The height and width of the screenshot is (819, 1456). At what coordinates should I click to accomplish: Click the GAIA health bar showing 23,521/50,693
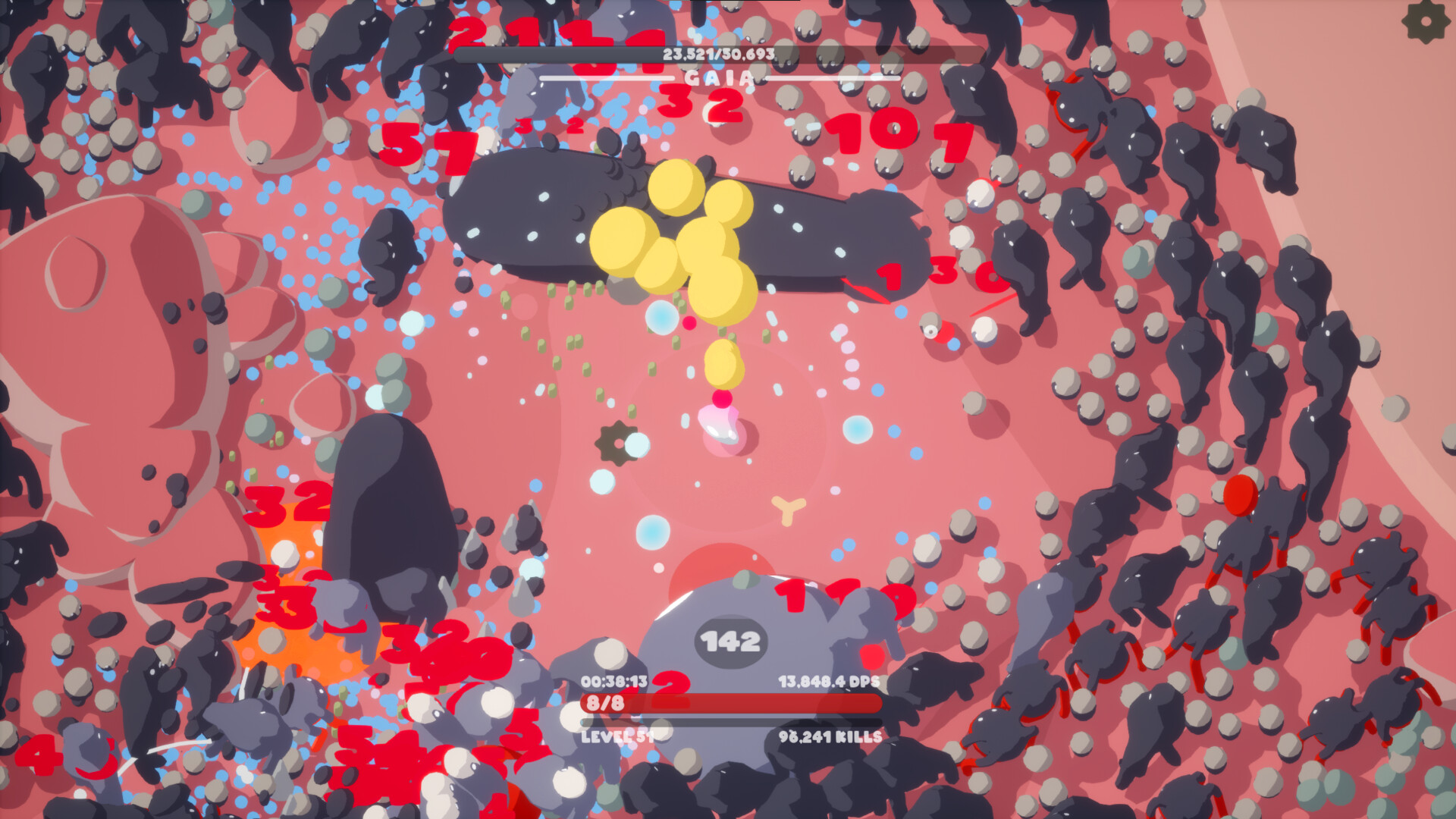click(717, 53)
